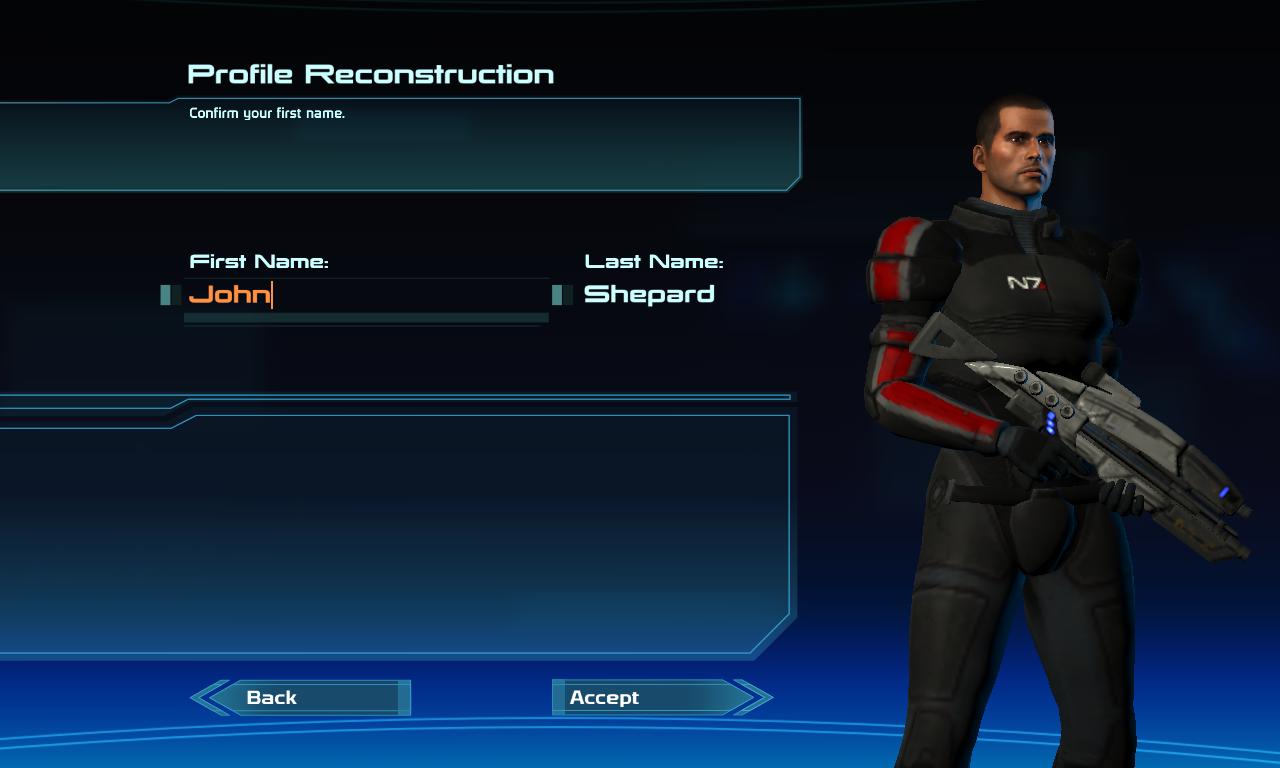The height and width of the screenshot is (768, 1280).
Task: Click the left-pointing chevrons on the Back button
Action: (210, 697)
